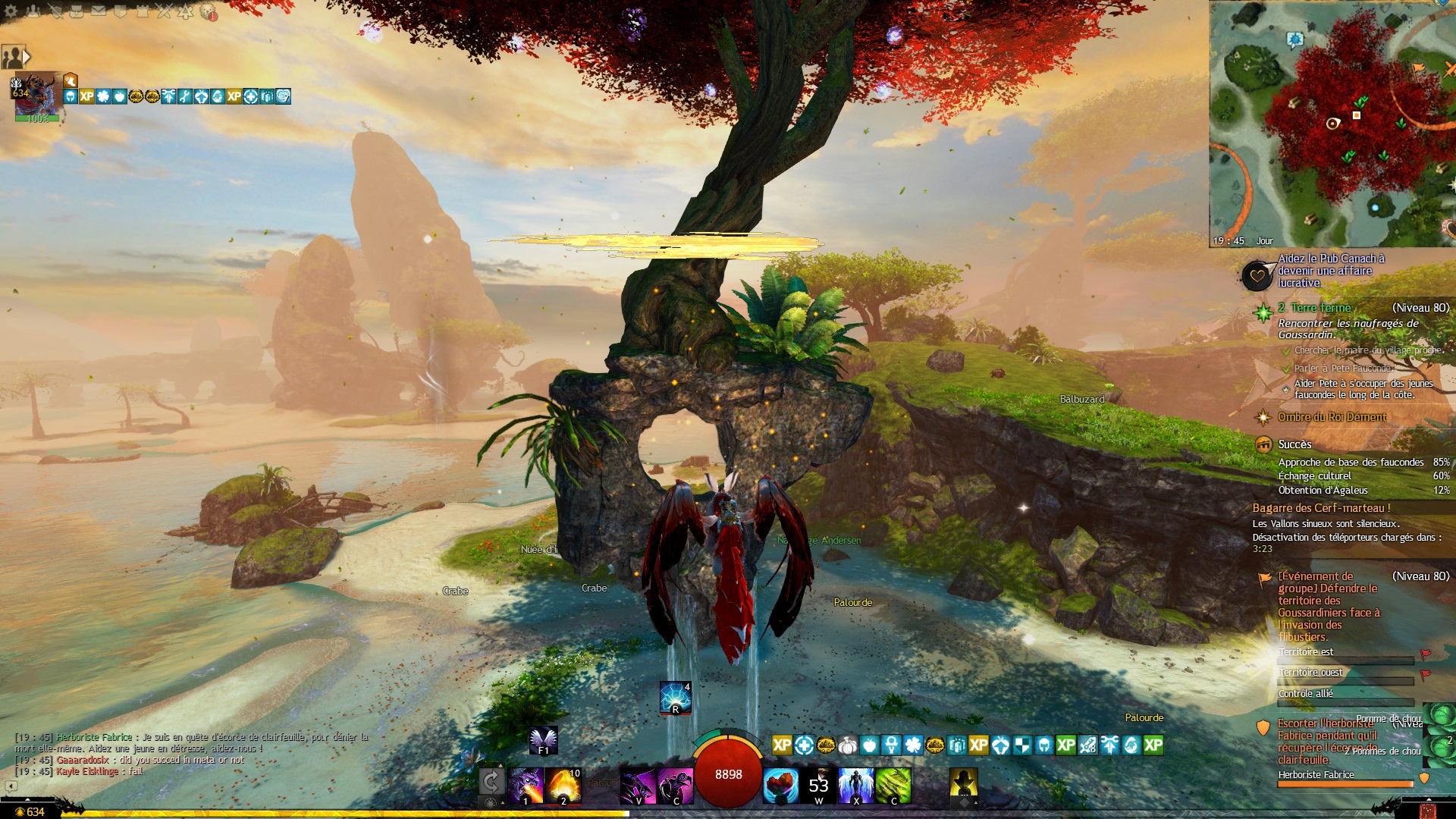Open the mail envelope icon
This screenshot has width=1456, height=819.
[99, 11]
